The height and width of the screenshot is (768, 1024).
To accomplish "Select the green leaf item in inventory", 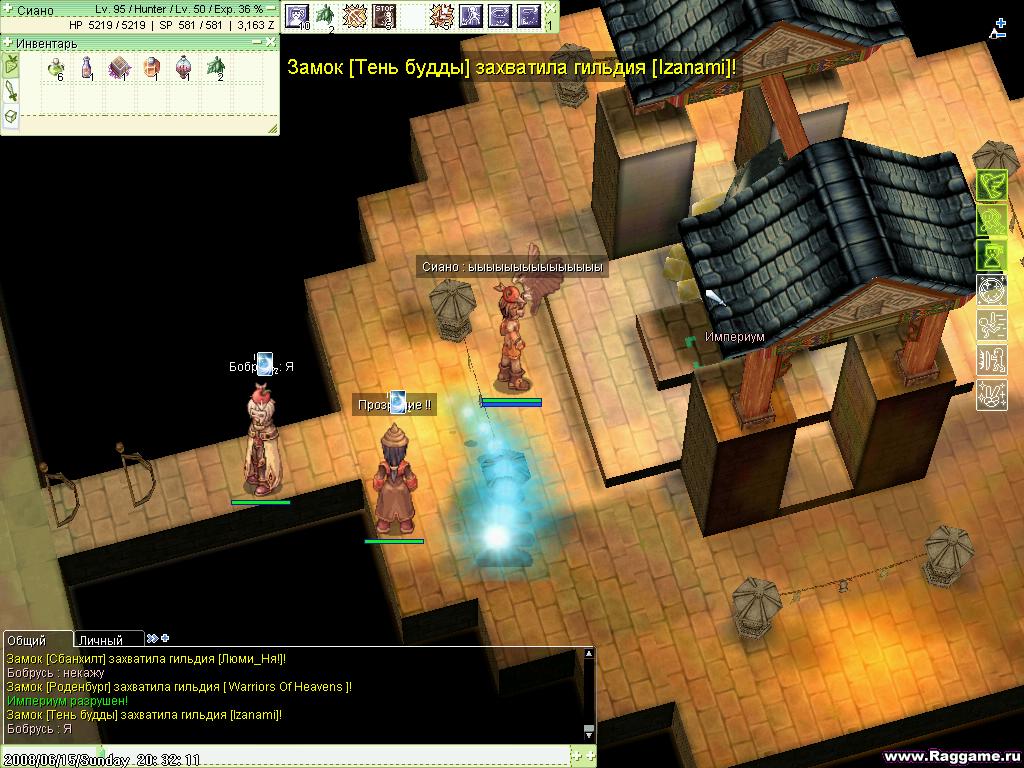I will (x=215, y=68).
